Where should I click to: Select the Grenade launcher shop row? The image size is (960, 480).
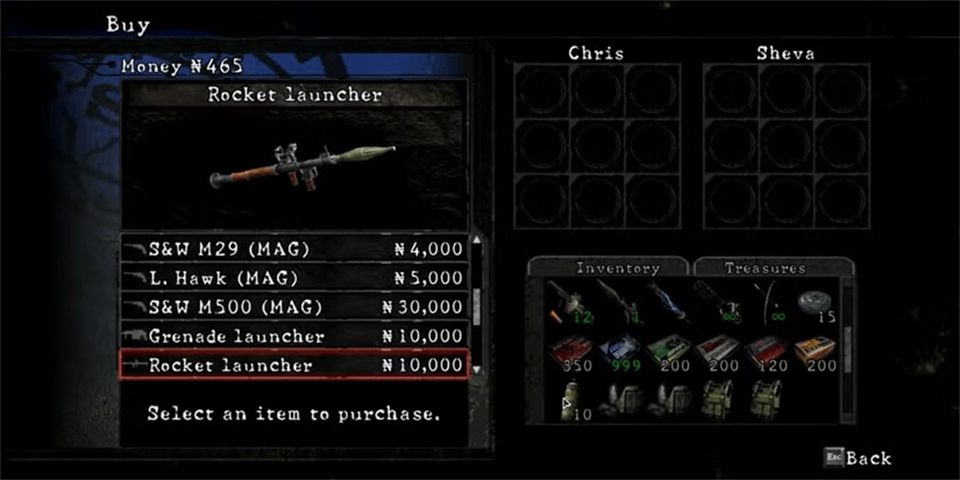coord(295,336)
